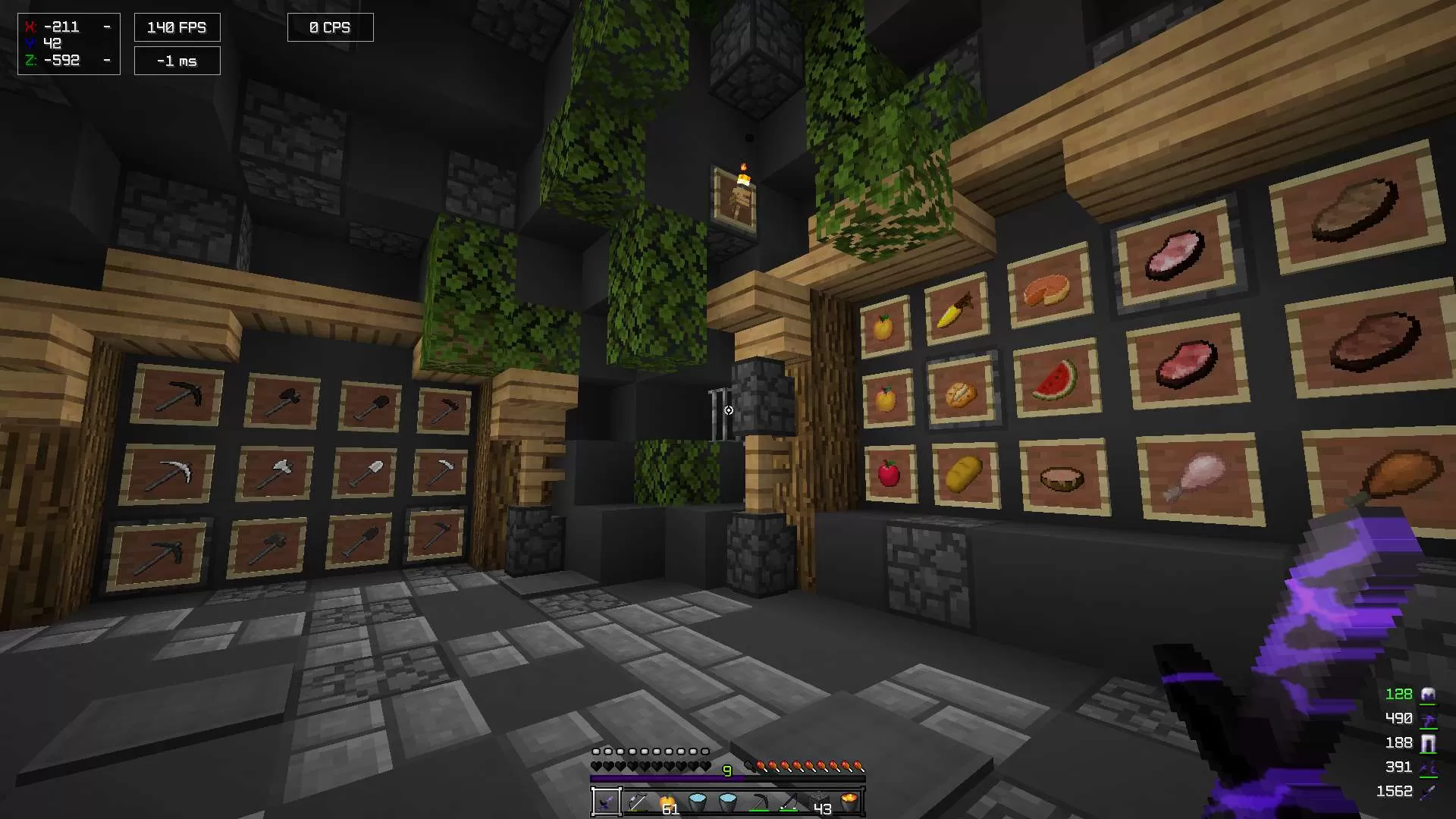1456x819 pixels.
Task: Select the enchanted sword in the first hotbar slot
Action: pyautogui.click(x=605, y=802)
